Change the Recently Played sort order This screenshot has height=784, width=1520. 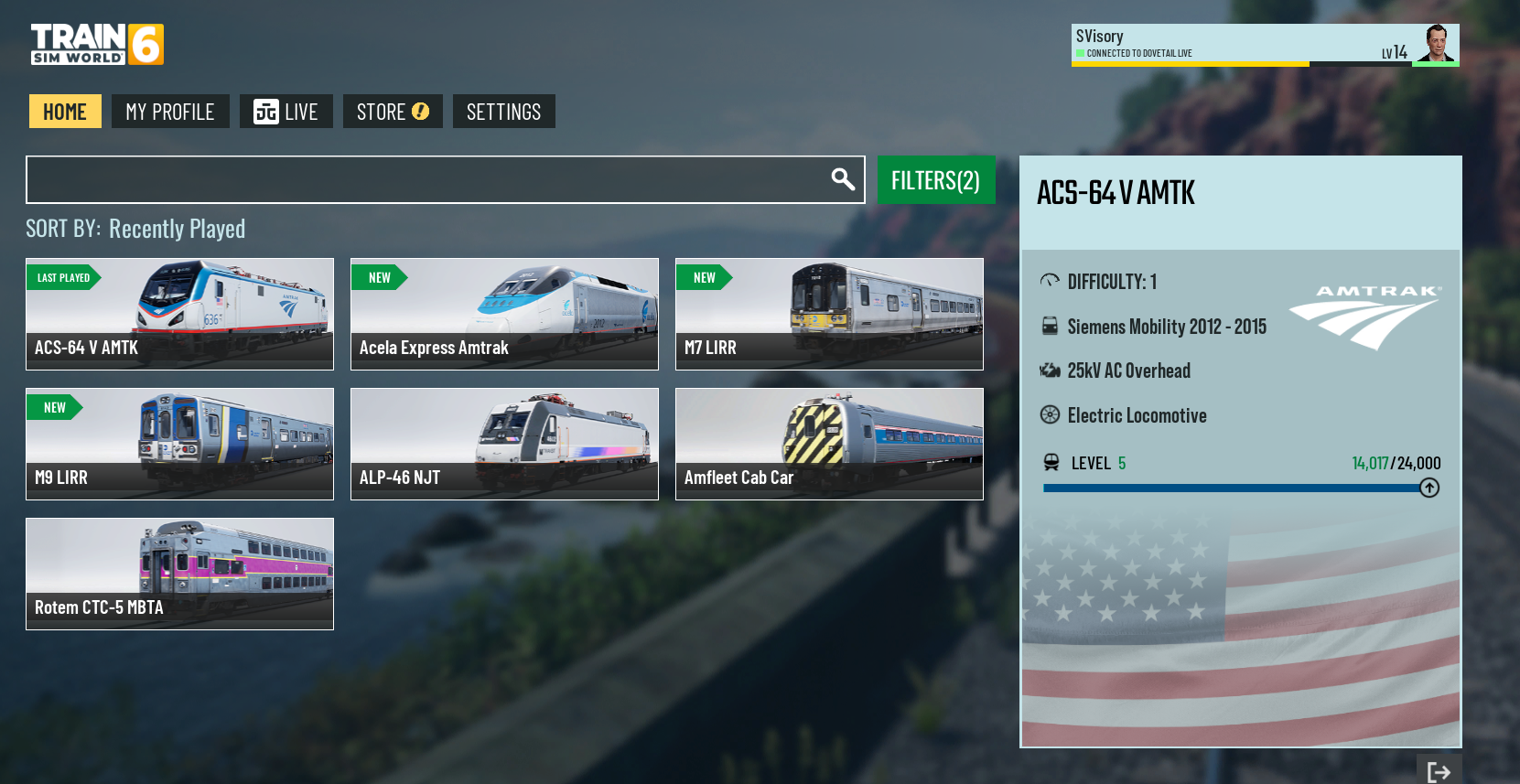tap(177, 229)
